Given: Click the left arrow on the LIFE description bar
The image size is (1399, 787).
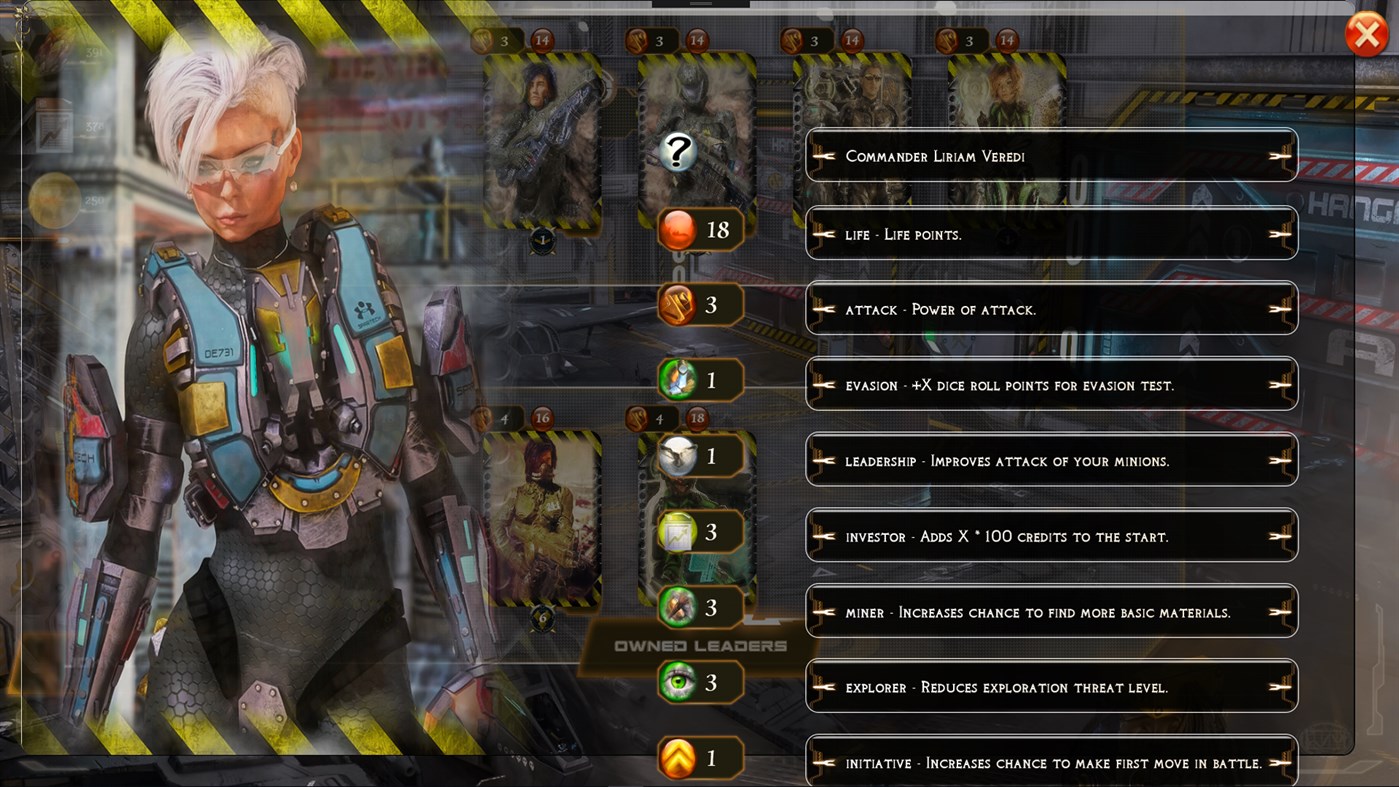Looking at the screenshot, I should pos(826,233).
